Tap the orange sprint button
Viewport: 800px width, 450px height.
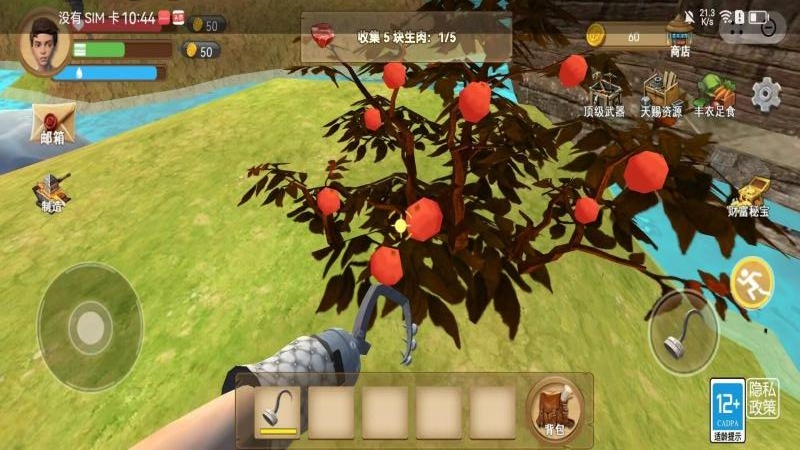point(751,284)
